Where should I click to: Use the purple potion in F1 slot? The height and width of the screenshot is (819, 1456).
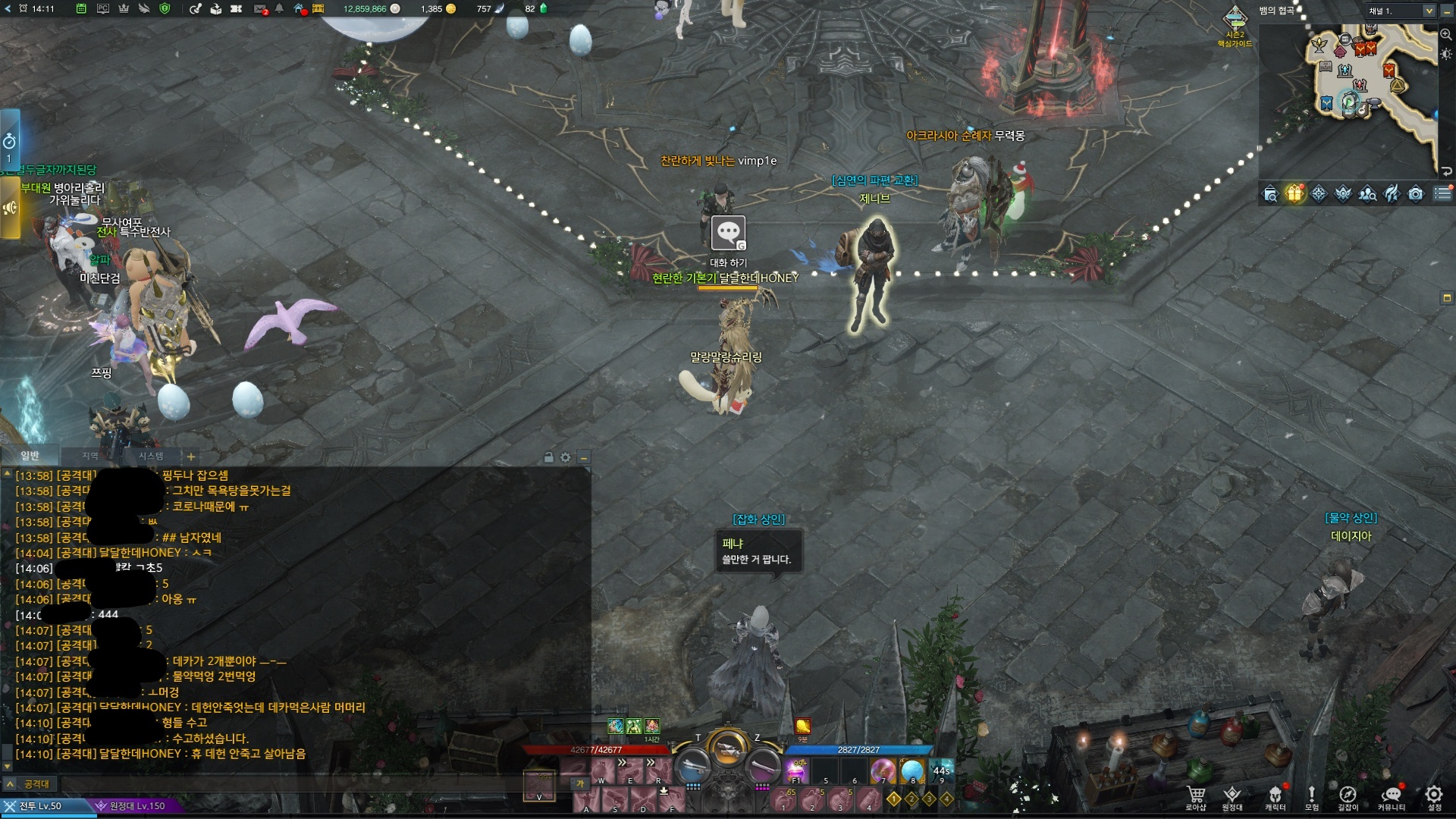[797, 770]
